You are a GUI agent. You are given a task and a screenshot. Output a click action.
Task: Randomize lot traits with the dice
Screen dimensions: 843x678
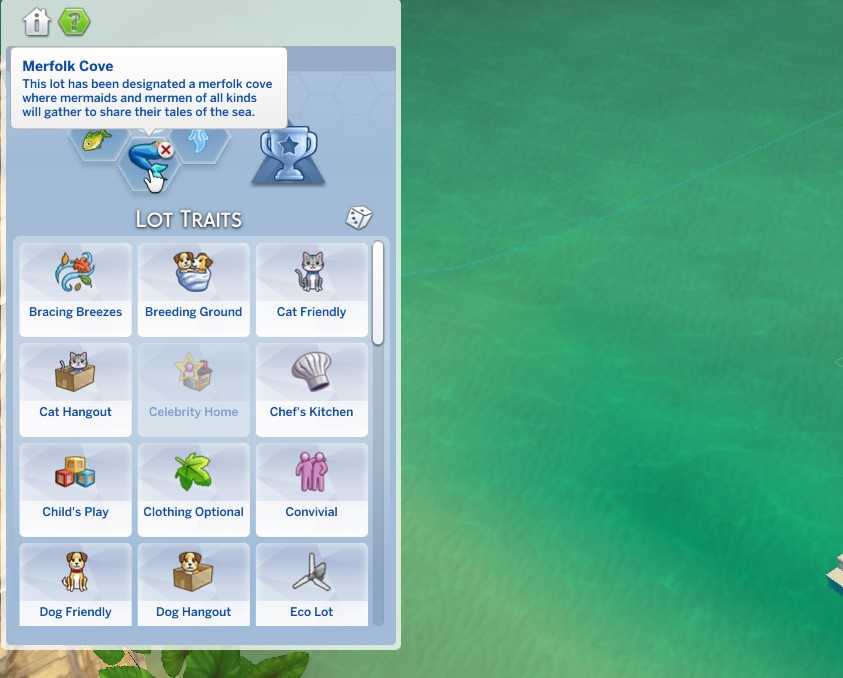coord(359,218)
